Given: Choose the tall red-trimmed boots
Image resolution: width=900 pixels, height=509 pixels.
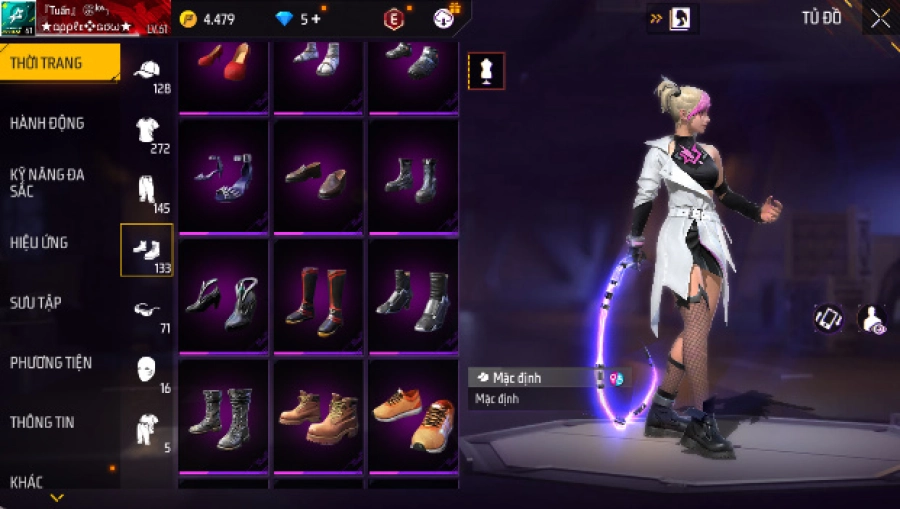Looking at the screenshot, I should tap(319, 297).
